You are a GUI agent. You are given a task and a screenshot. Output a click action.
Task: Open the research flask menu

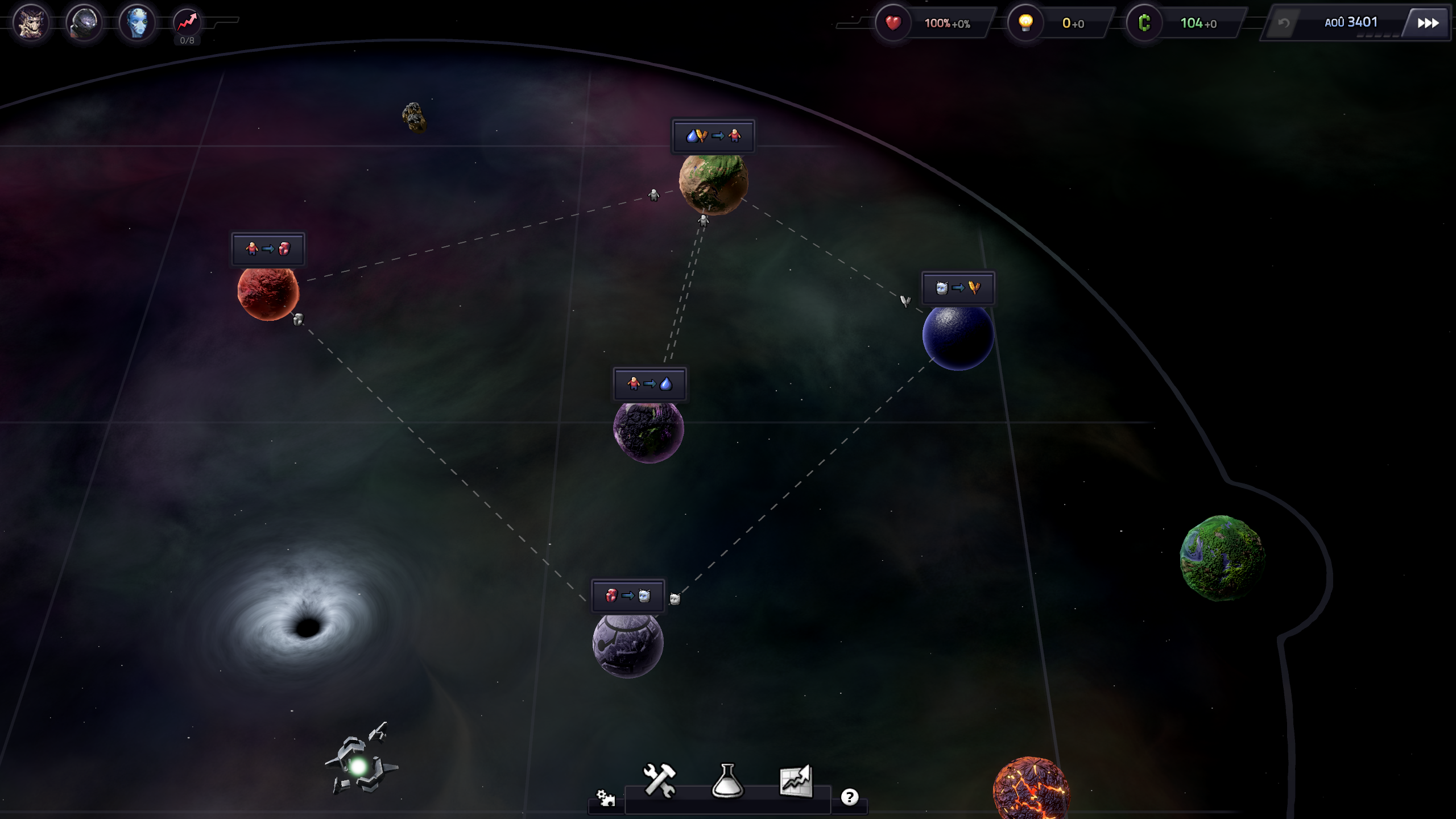tap(727, 780)
